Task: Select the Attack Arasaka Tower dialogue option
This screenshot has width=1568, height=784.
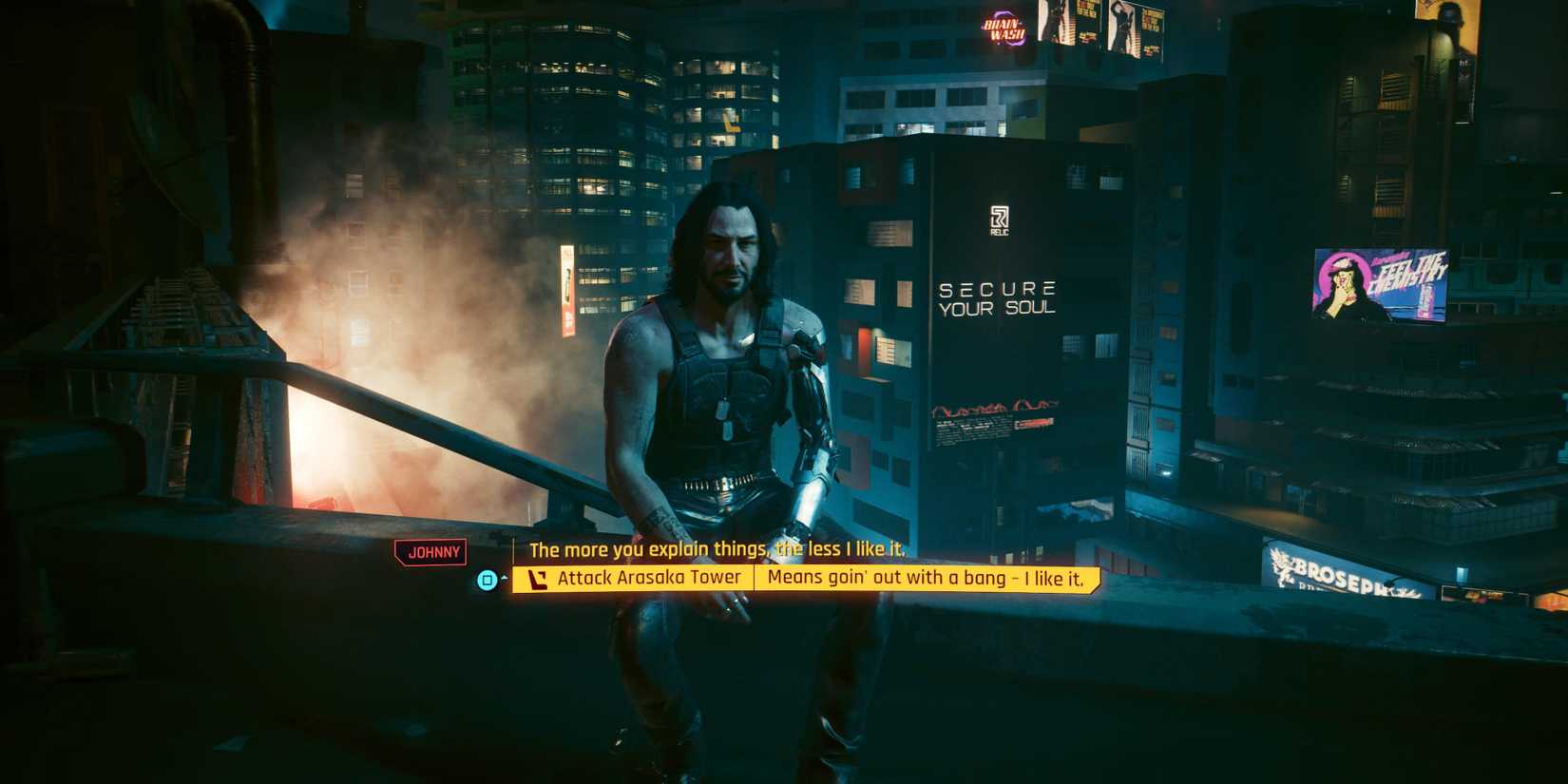Action: click(x=650, y=577)
